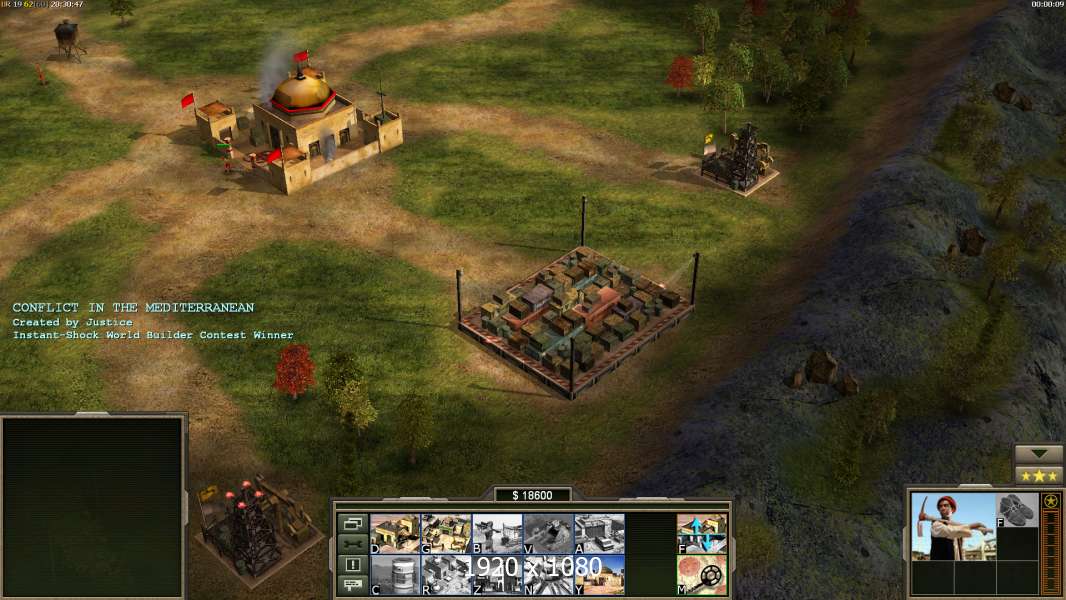Select the build icon with hotkey D
The image size is (1066, 600).
(x=395, y=533)
